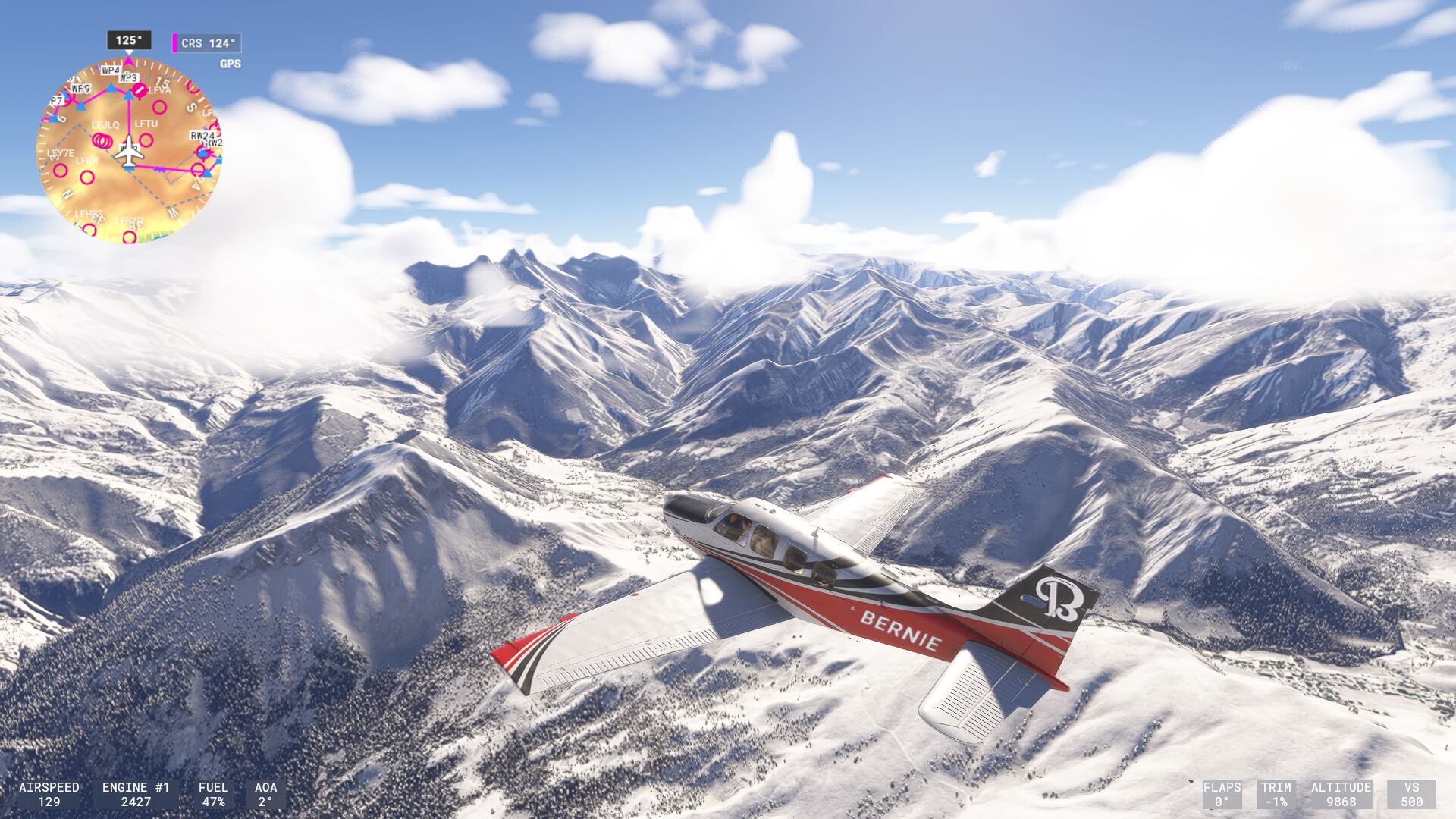1456x819 pixels.
Task: Select the LFVA airport marker on the minimap
Action: (x=140, y=91)
